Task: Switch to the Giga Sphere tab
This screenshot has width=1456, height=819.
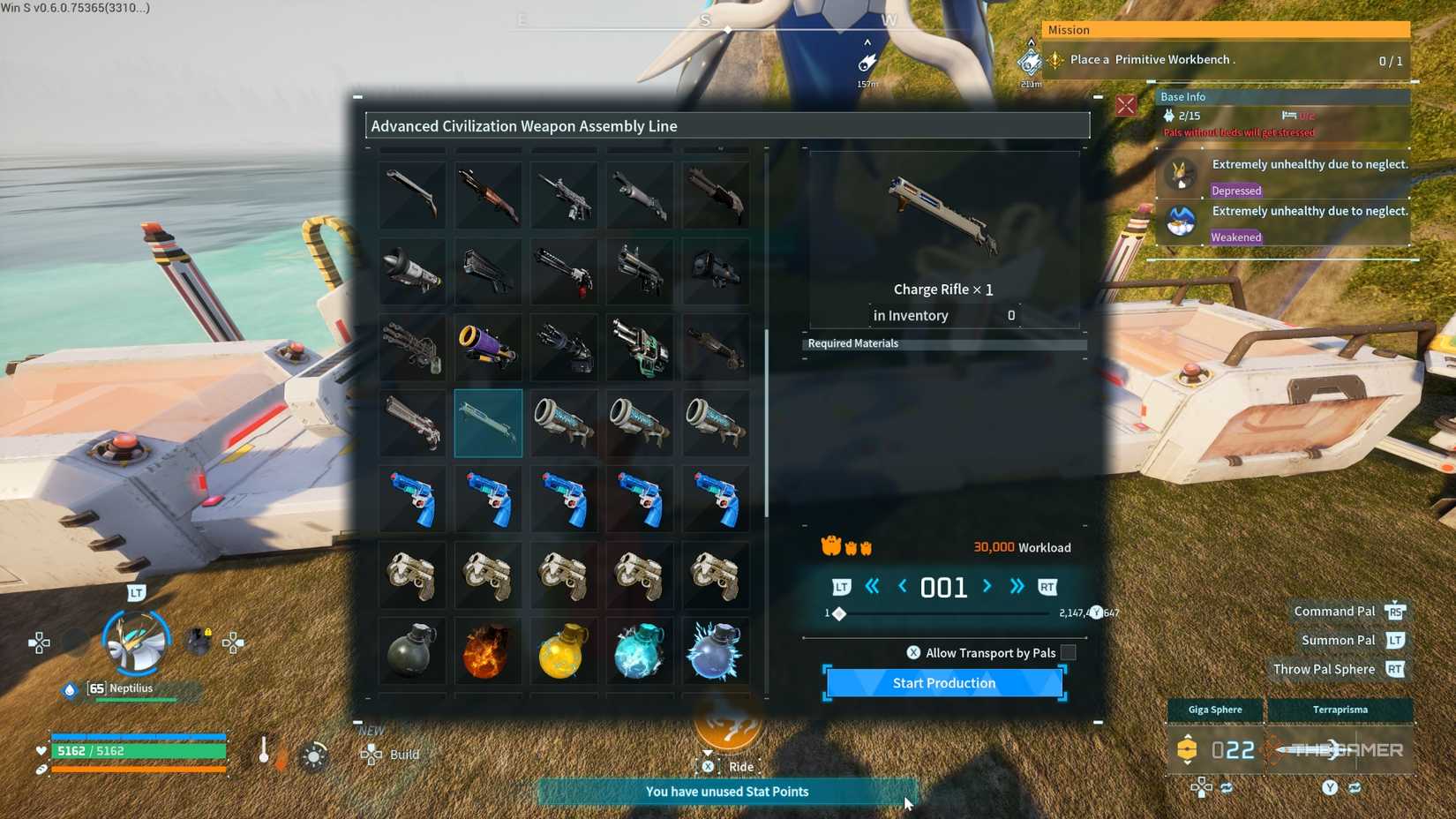Action: tap(1214, 710)
